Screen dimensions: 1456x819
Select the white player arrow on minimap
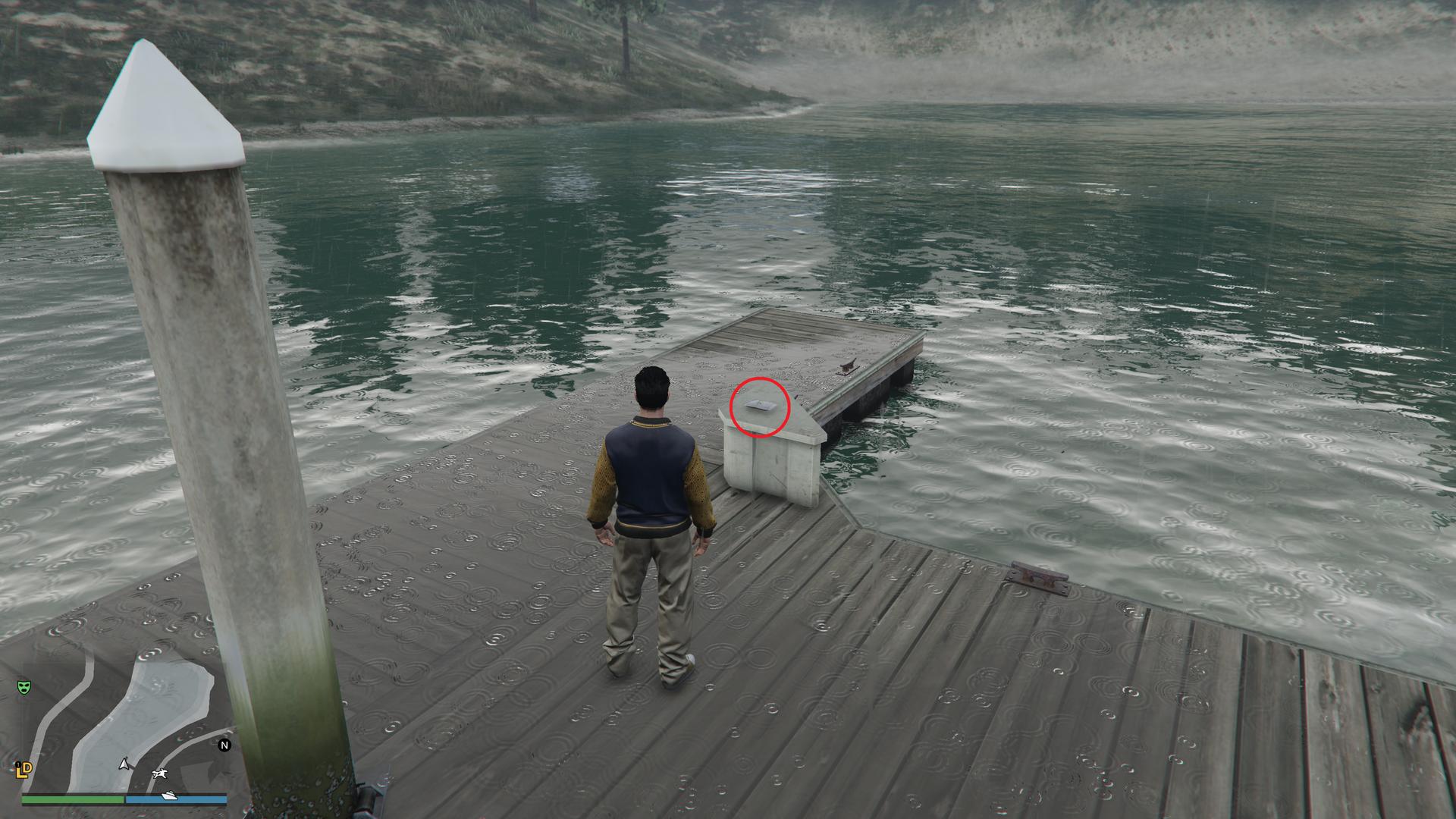(x=124, y=764)
